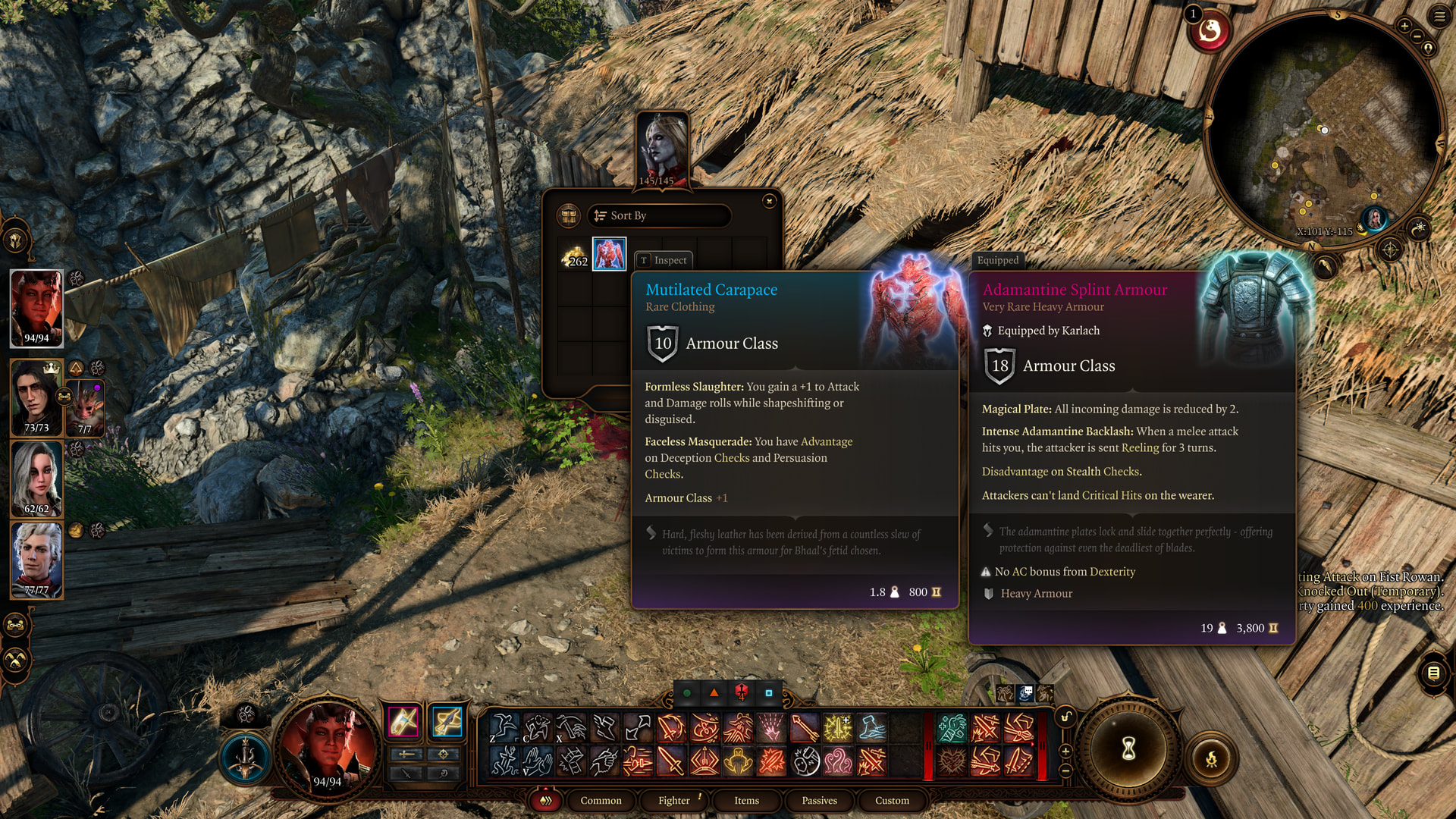This screenshot has height=819, width=1456.
Task: Switch to the Common hotbar tab
Action: [601, 800]
